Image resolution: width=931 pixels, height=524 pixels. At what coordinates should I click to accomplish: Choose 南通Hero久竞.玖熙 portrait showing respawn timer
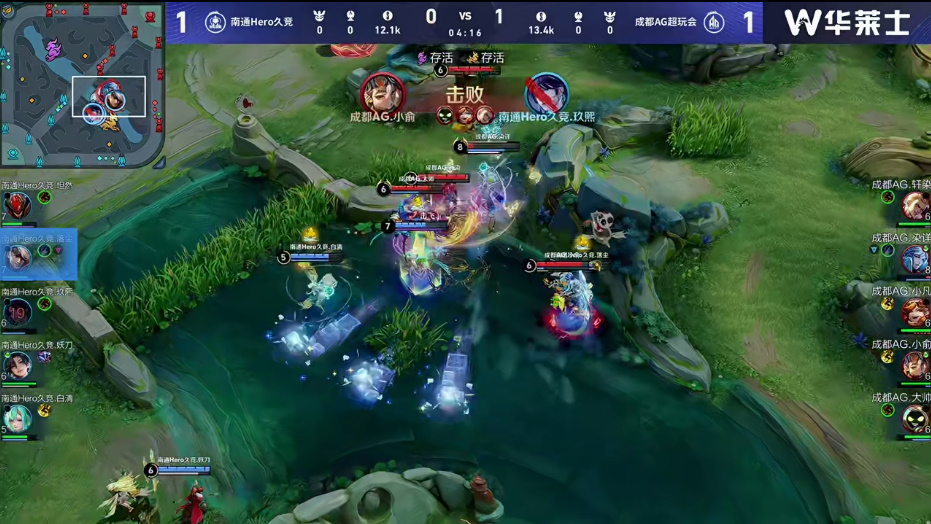18,313
